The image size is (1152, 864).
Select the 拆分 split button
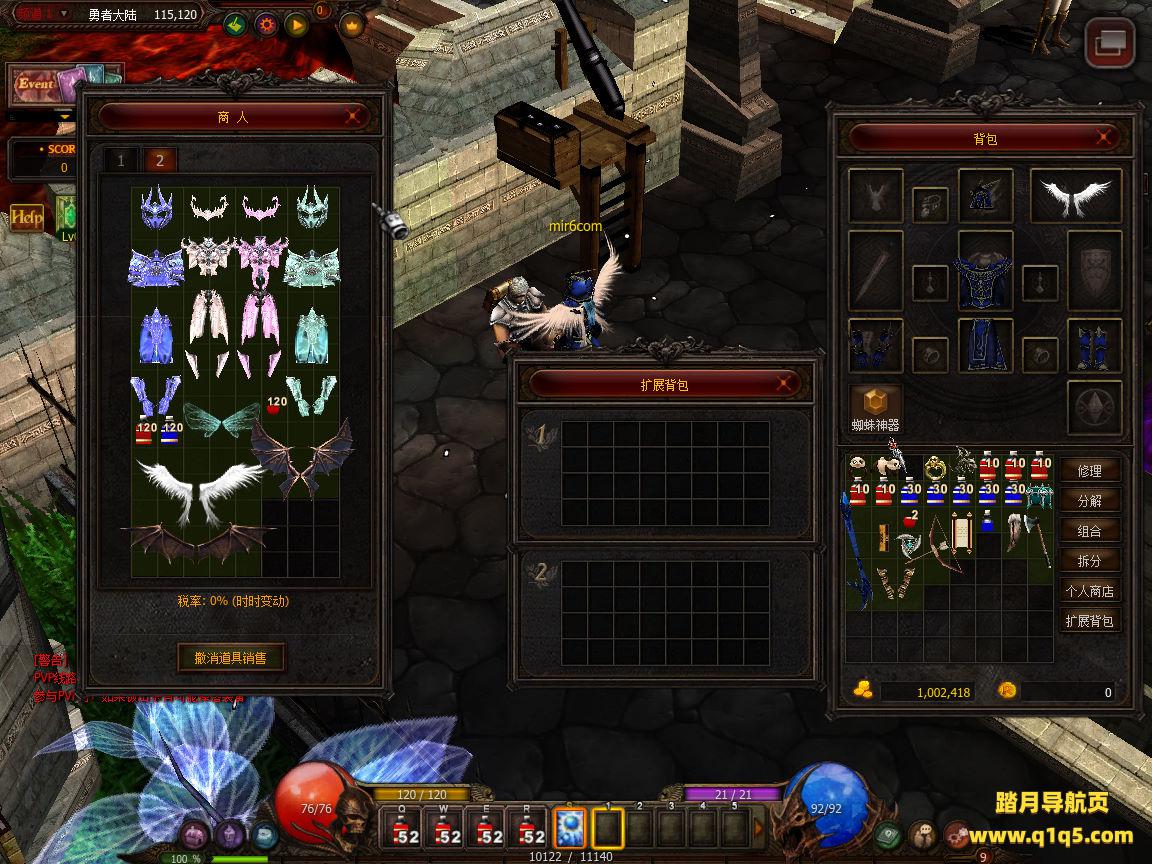1089,561
